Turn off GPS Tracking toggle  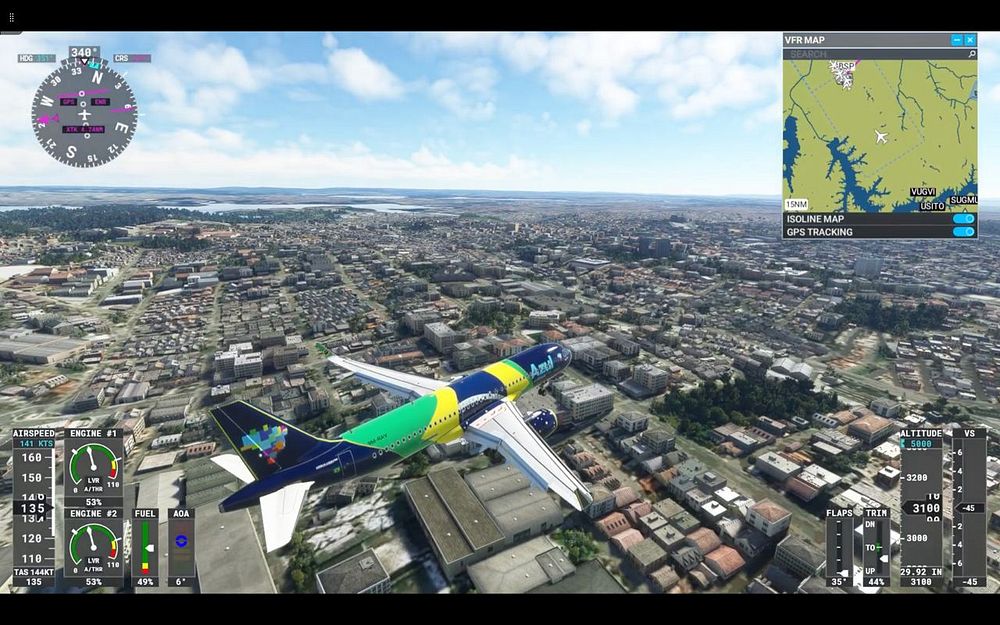click(x=963, y=232)
